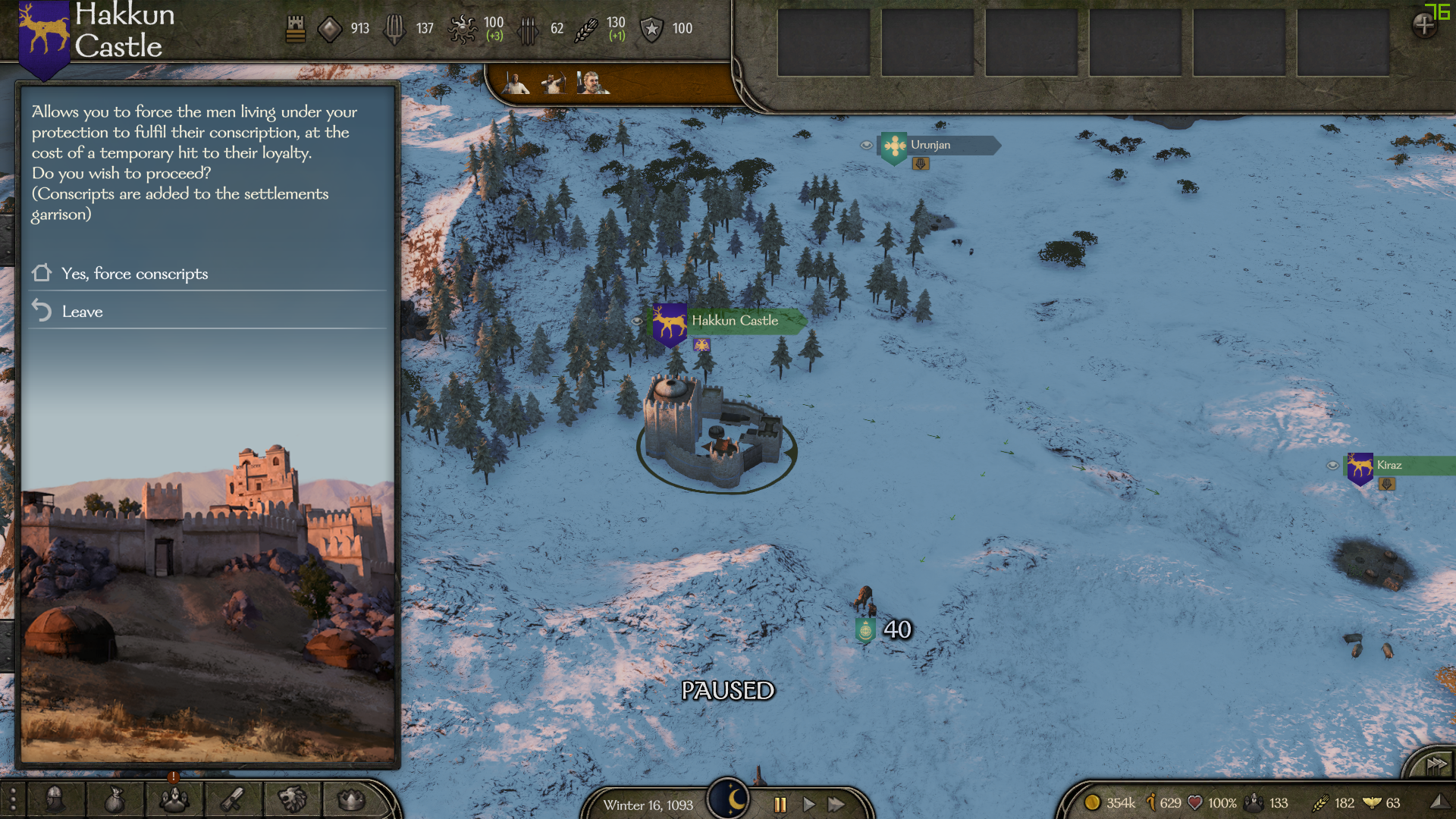Open the clan lion-head icon
Screen dimensions: 1456x819
tap(292, 799)
